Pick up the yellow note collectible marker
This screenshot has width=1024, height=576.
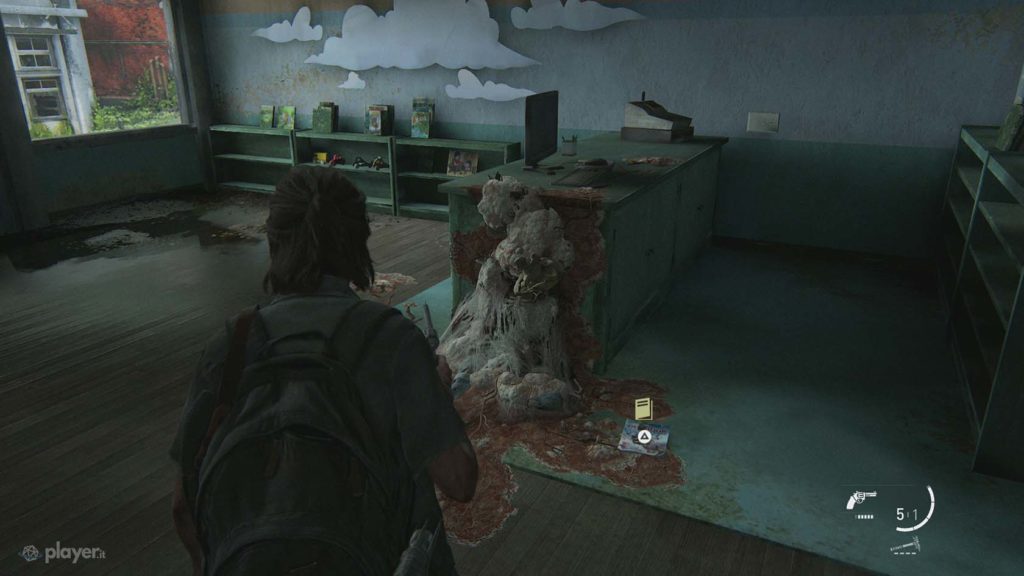(x=643, y=408)
